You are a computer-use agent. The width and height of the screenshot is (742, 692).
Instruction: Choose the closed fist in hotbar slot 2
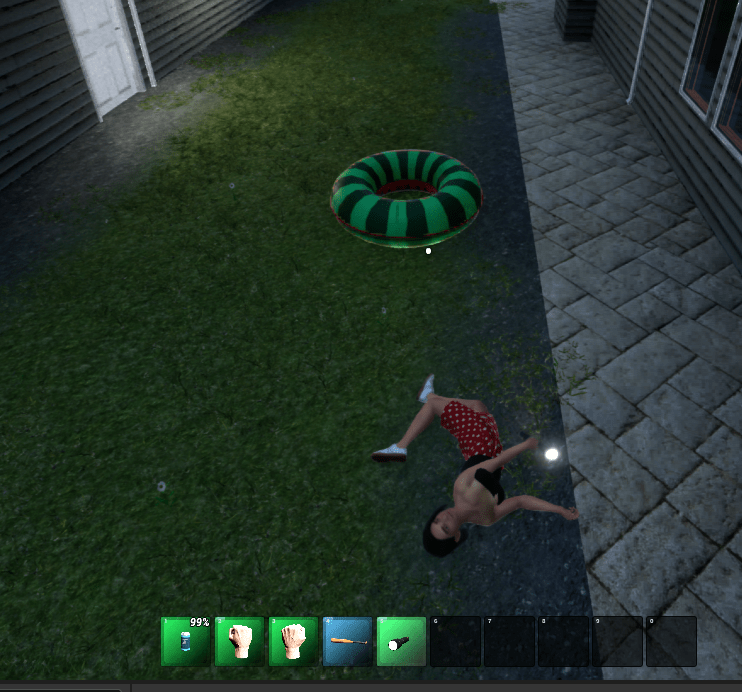click(240, 641)
